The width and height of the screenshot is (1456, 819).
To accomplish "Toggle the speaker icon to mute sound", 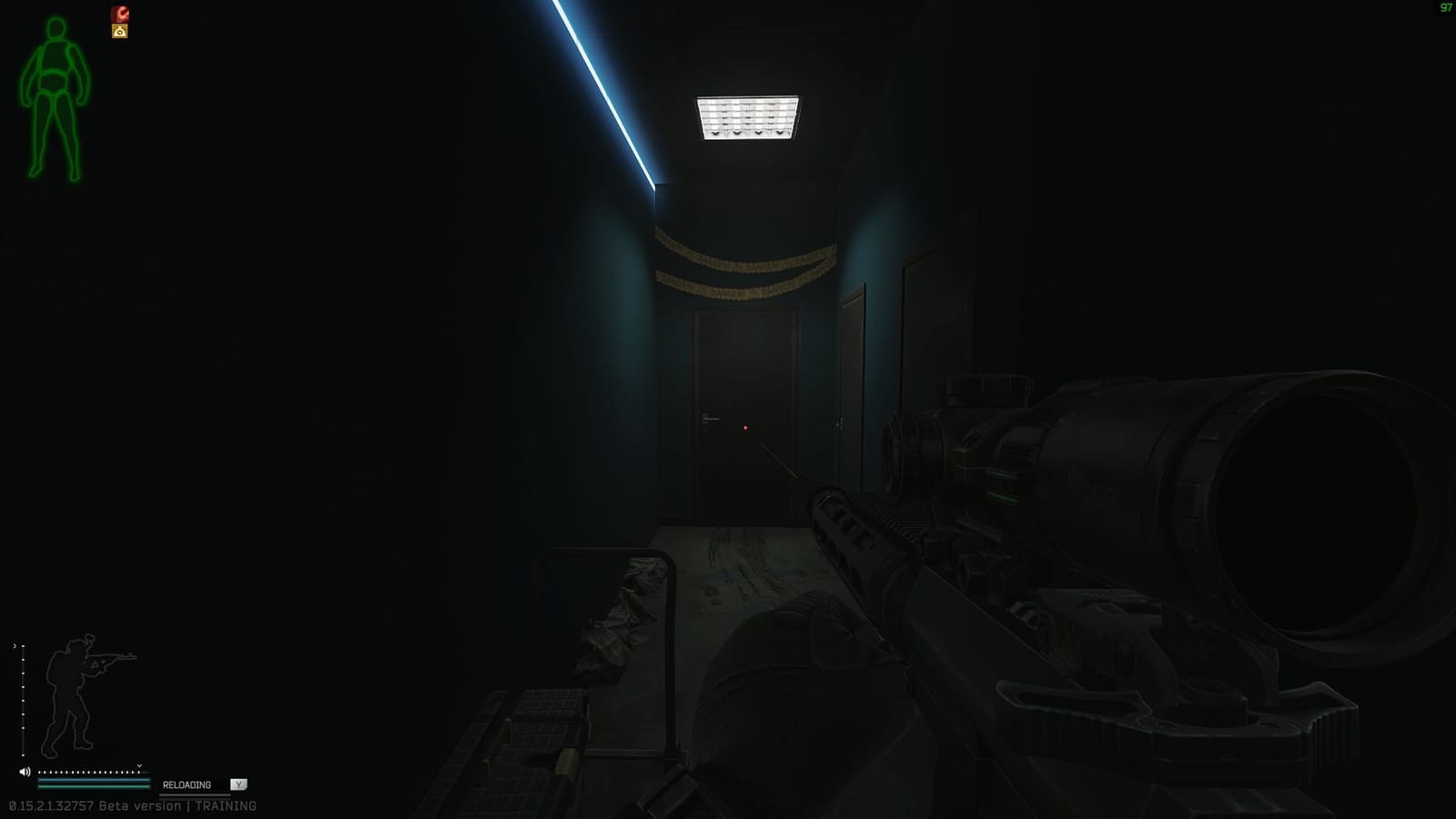I will click(x=25, y=770).
